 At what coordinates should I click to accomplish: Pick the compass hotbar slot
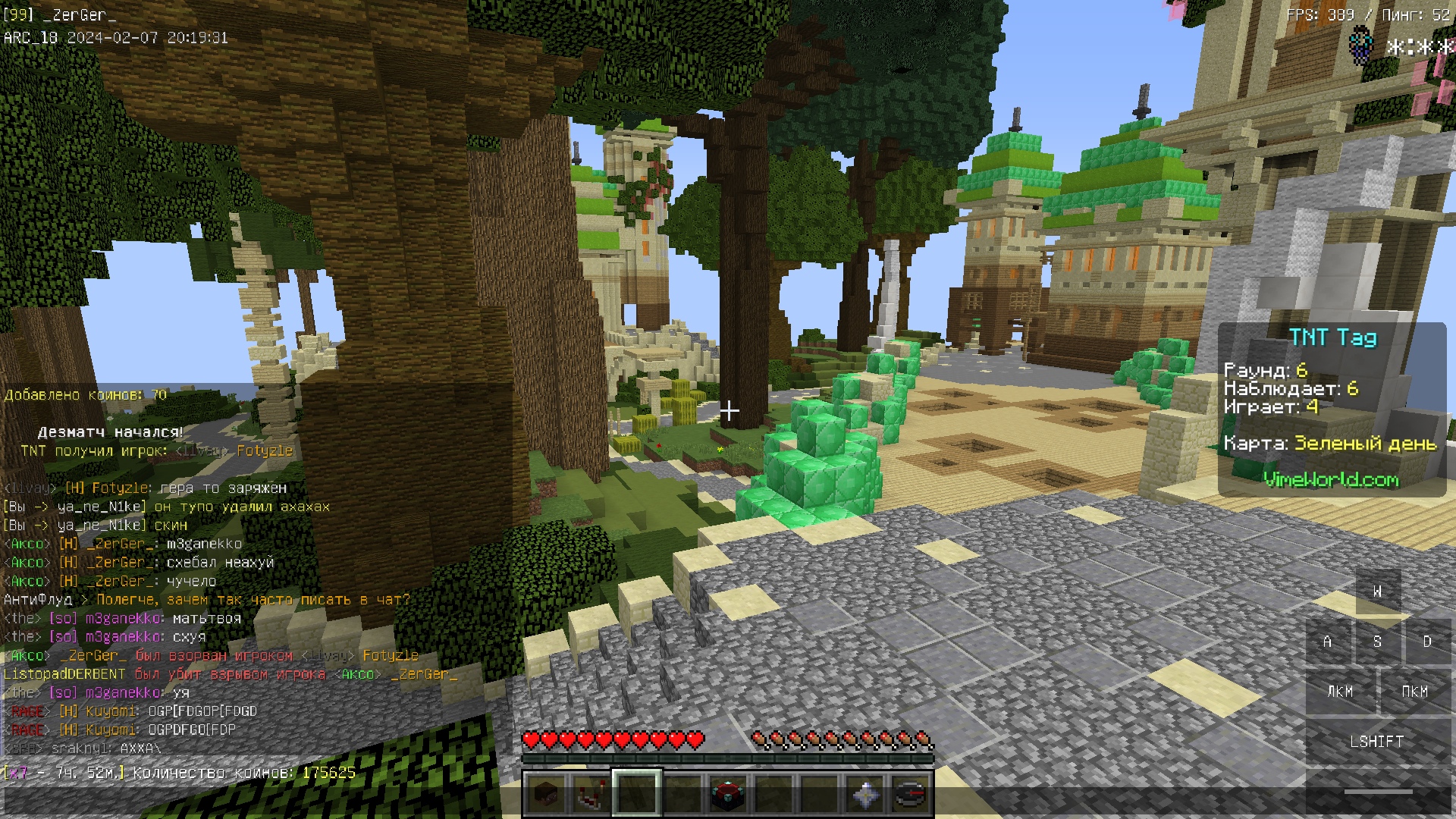[x=911, y=794]
